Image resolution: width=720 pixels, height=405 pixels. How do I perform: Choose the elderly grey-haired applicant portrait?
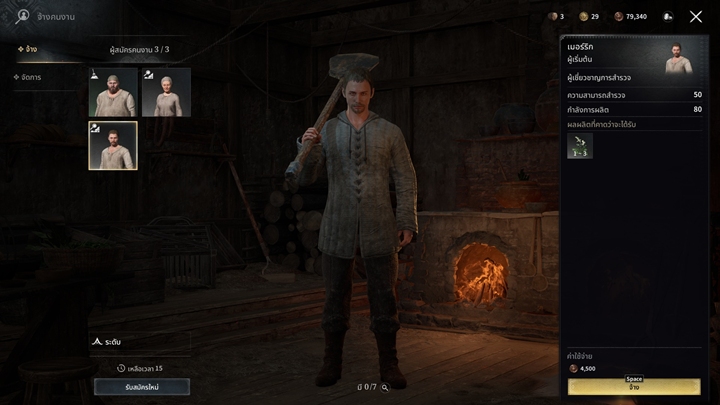click(x=166, y=92)
